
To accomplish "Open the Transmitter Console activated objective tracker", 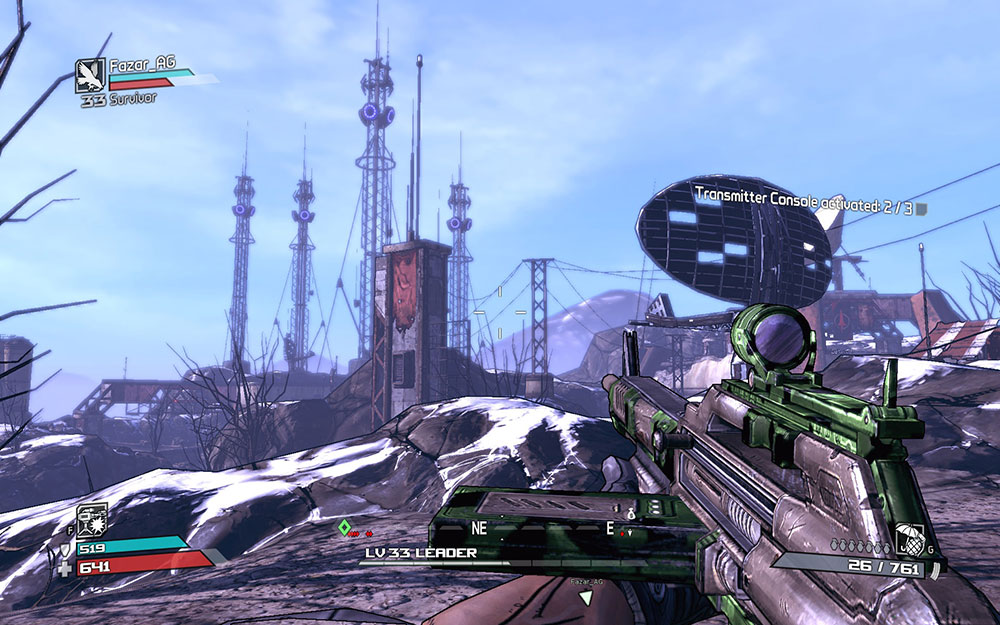I will 804,208.
